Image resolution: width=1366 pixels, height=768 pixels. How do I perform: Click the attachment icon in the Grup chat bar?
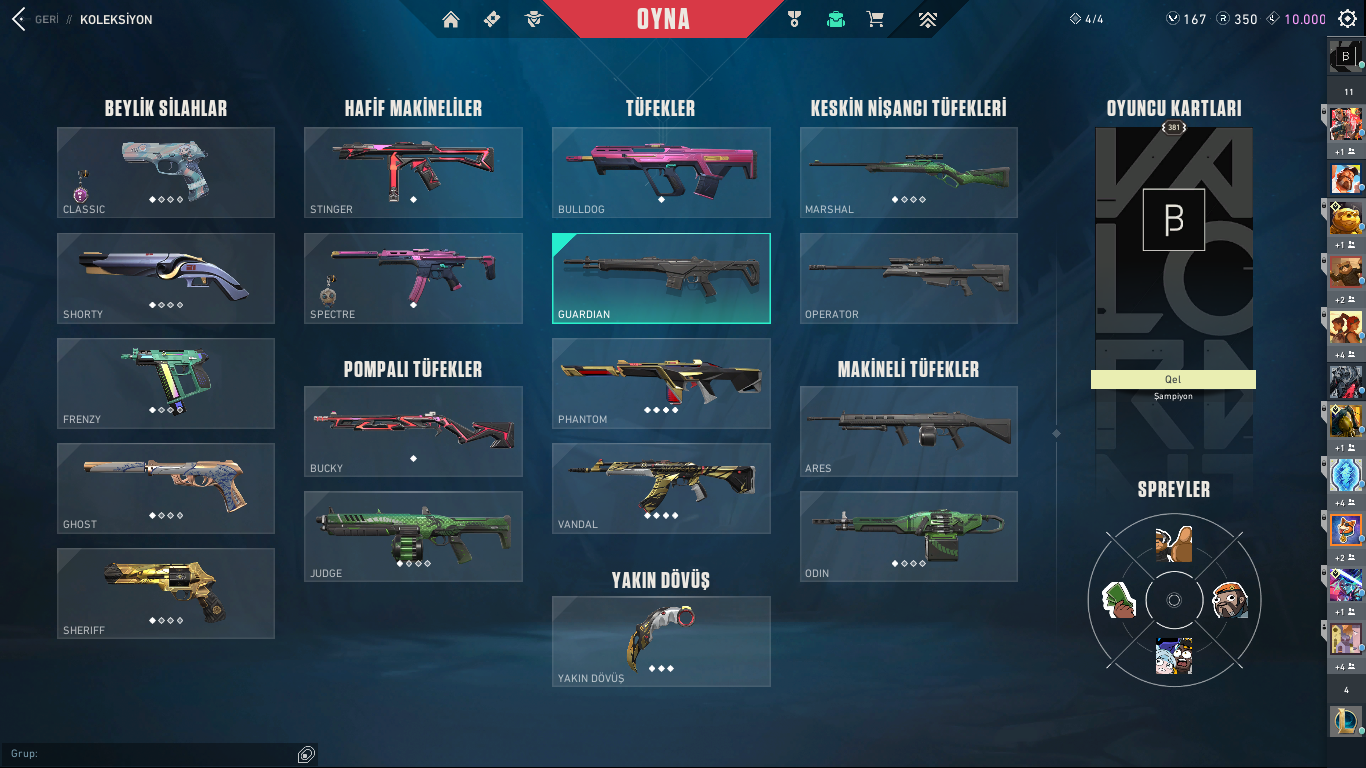tap(305, 755)
